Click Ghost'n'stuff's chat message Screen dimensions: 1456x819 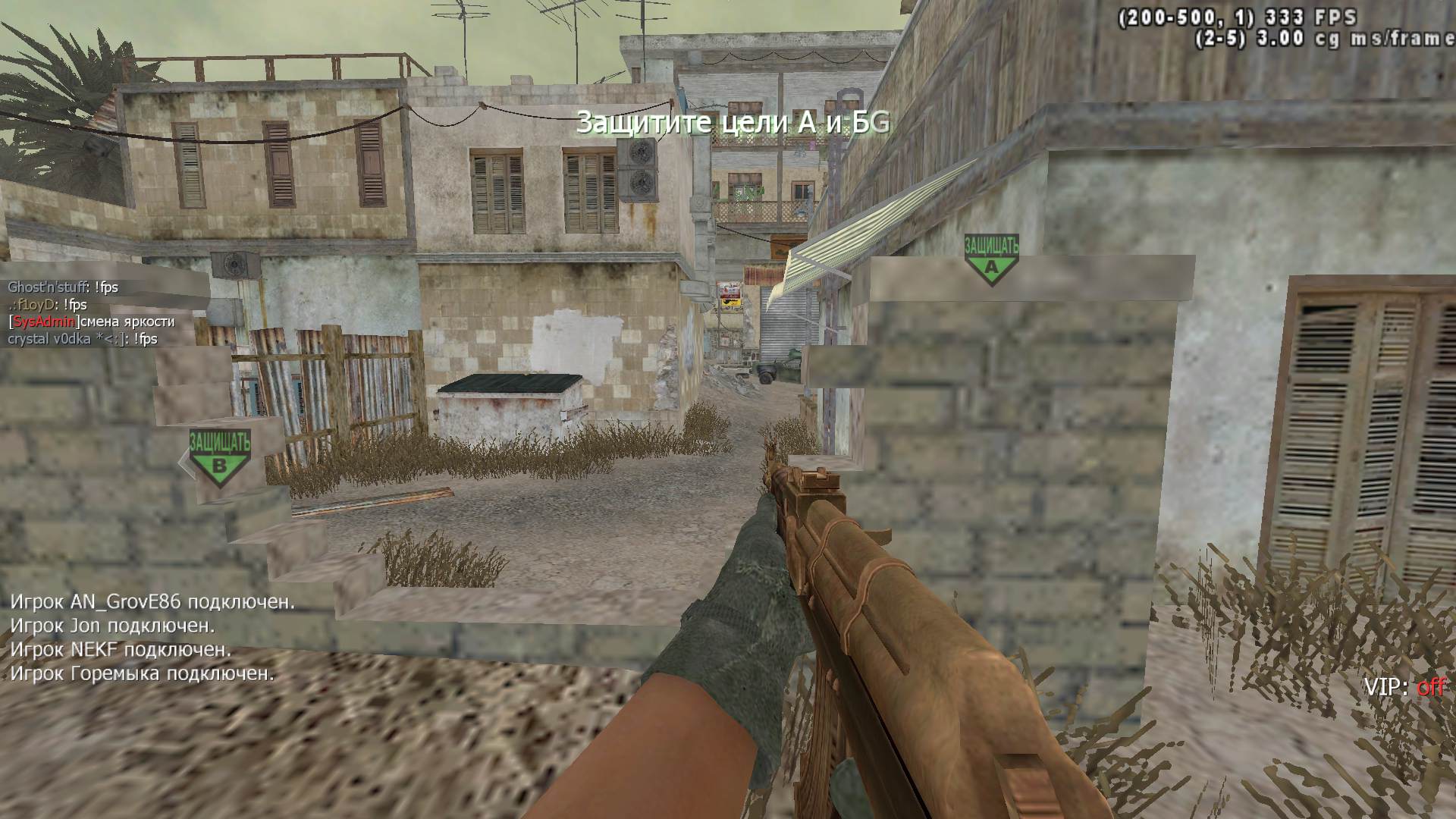coord(63,287)
